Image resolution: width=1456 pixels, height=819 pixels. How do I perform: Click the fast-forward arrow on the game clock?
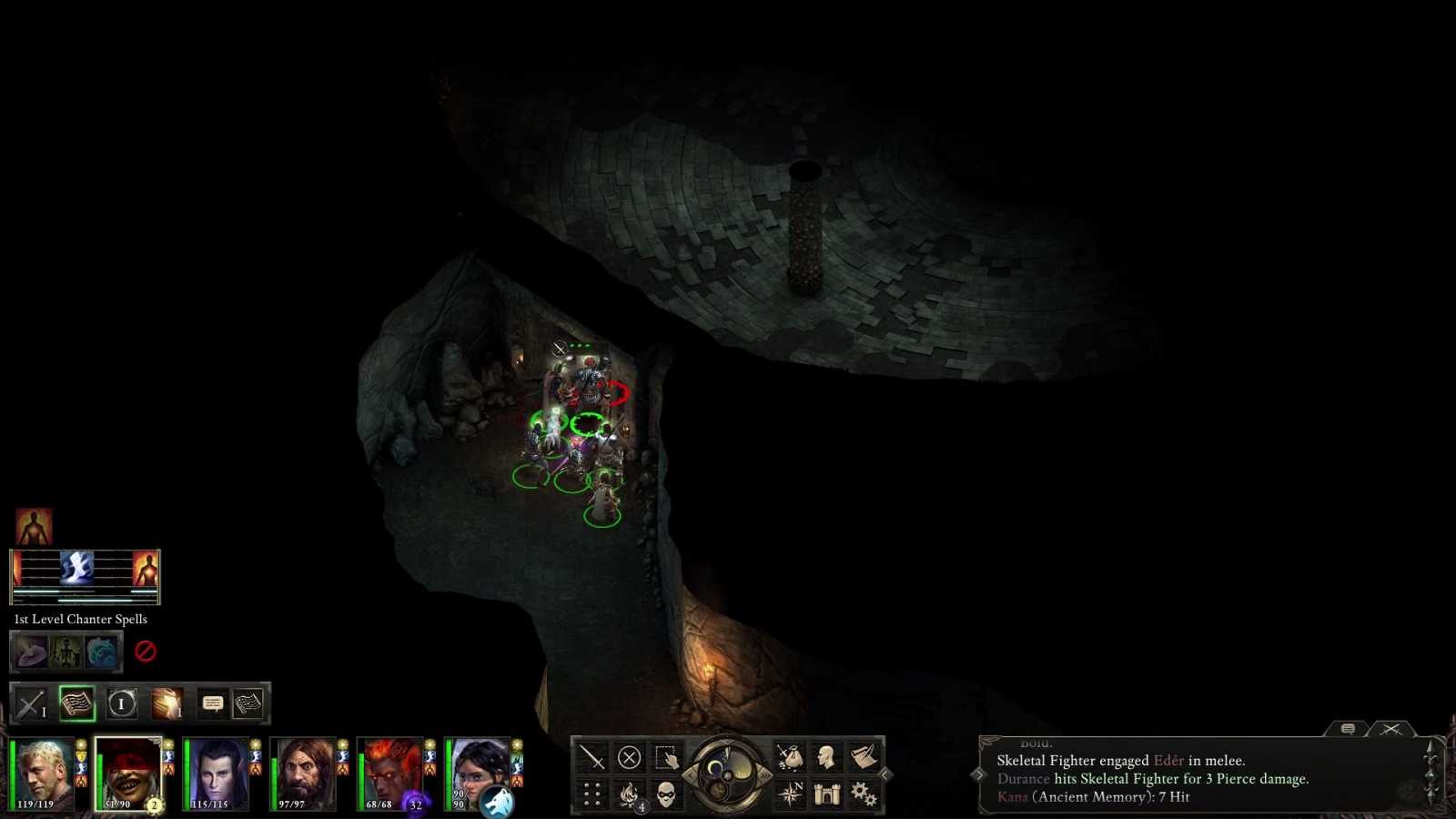765,775
